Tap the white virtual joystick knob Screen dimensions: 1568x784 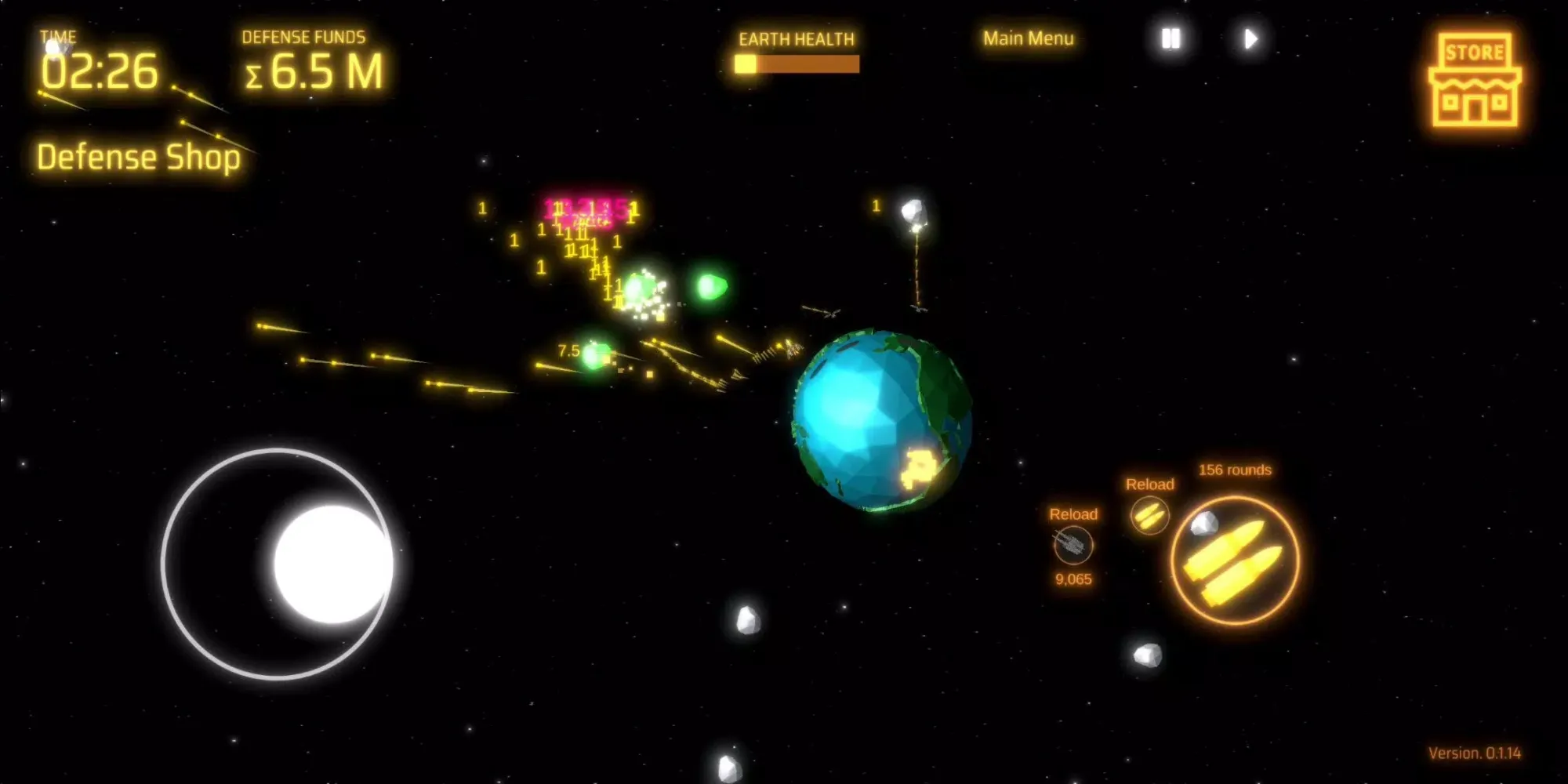click(333, 564)
